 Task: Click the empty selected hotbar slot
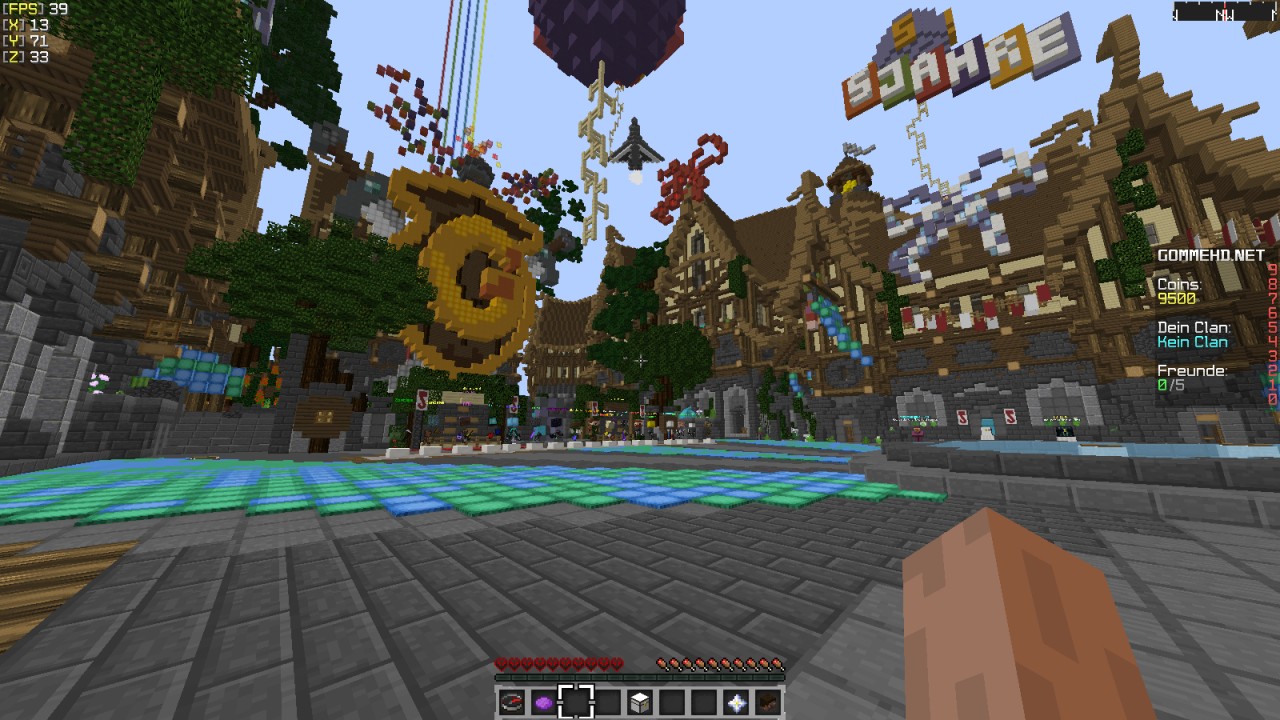click(x=577, y=702)
